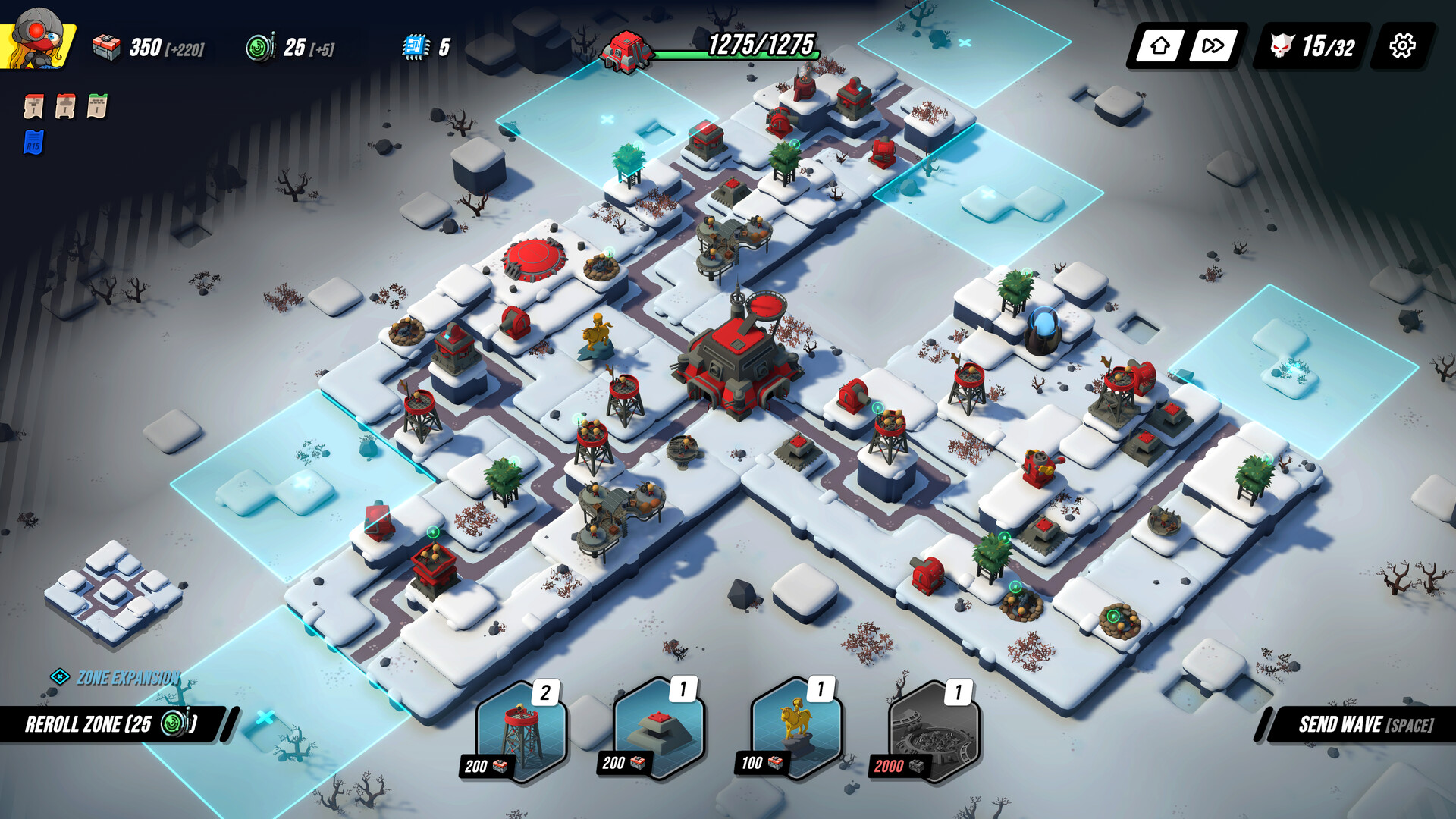Click Send Wave to start next wave
1456x819 pixels.
point(1365,723)
